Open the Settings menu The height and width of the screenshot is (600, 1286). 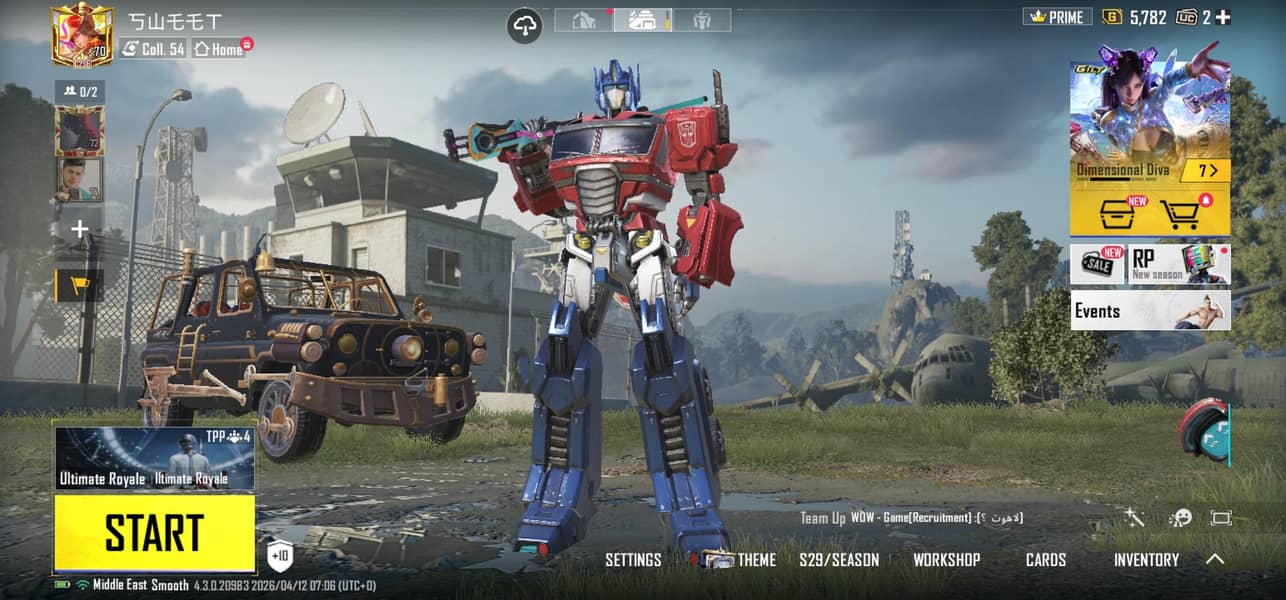633,560
